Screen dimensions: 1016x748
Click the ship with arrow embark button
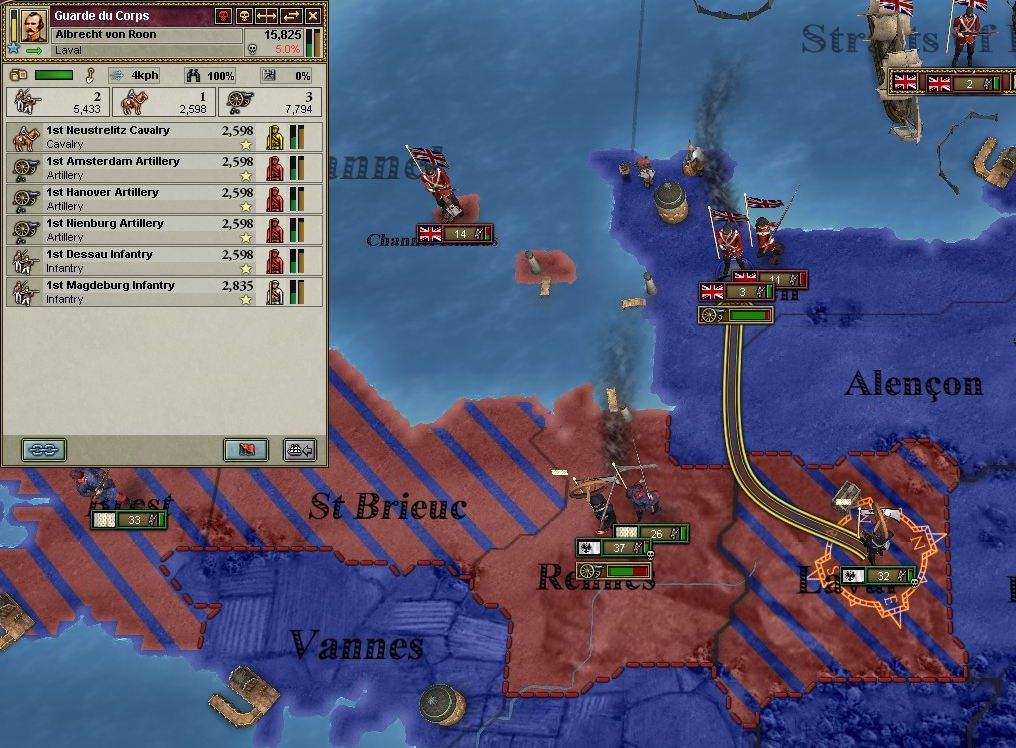point(299,449)
